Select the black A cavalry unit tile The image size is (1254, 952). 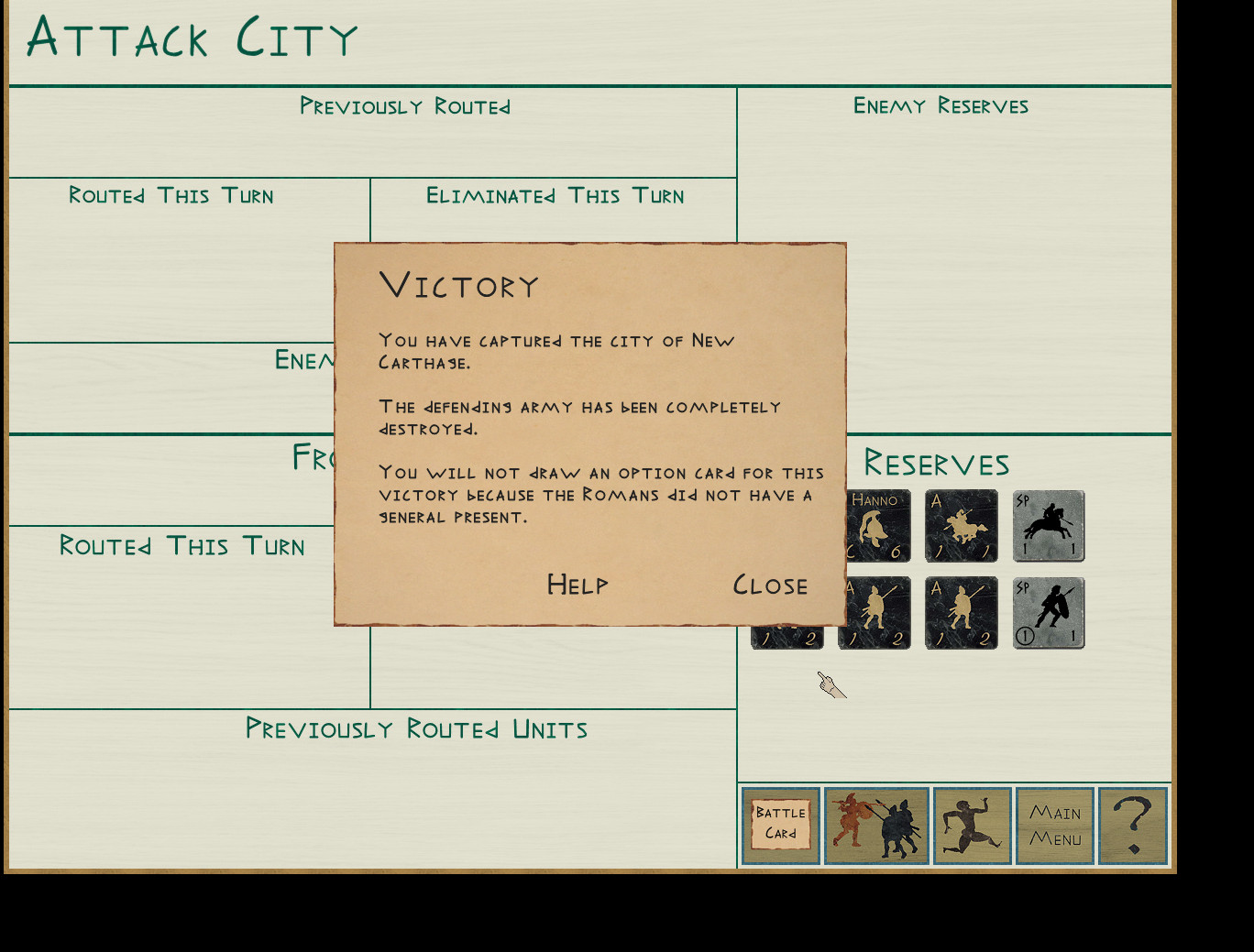[962, 526]
